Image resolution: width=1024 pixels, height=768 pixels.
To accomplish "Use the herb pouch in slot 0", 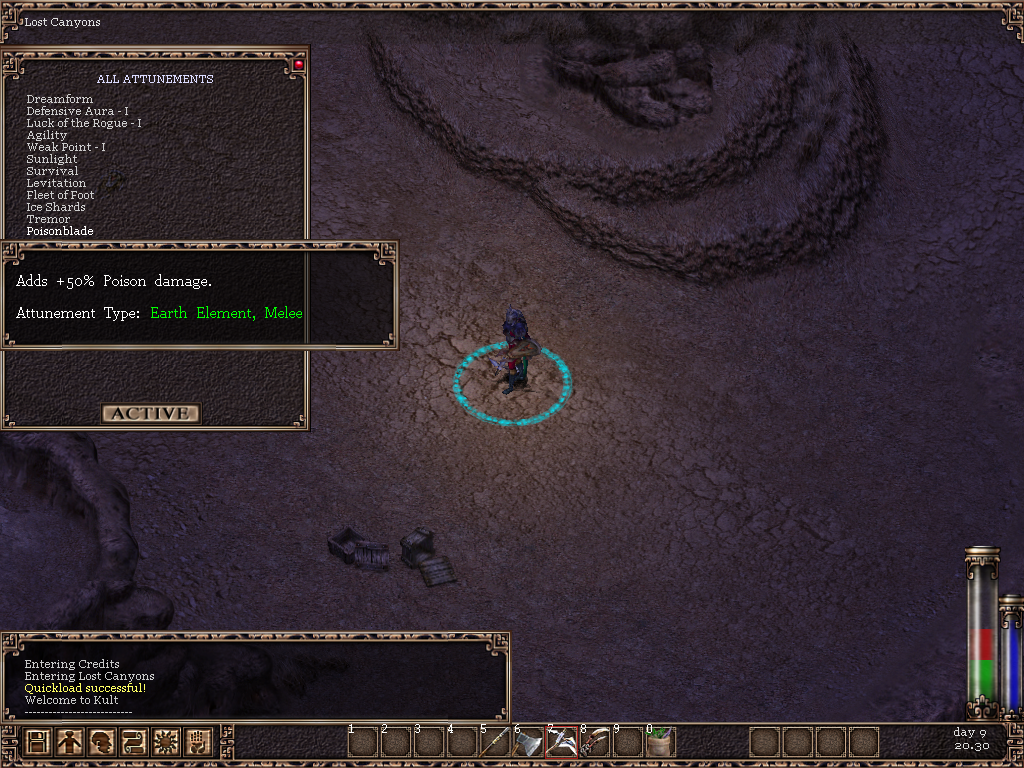I will [660, 742].
